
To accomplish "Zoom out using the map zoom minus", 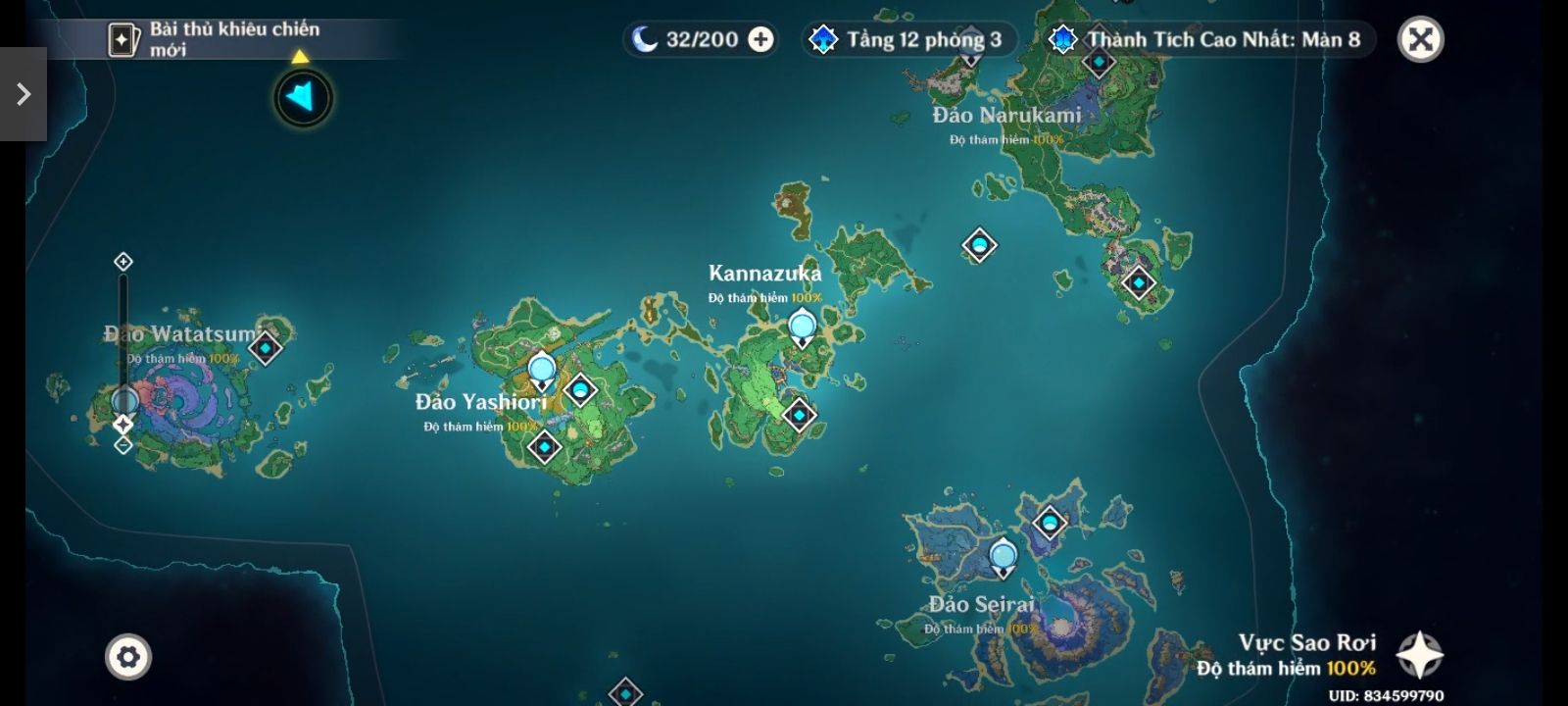I will pyautogui.click(x=122, y=445).
